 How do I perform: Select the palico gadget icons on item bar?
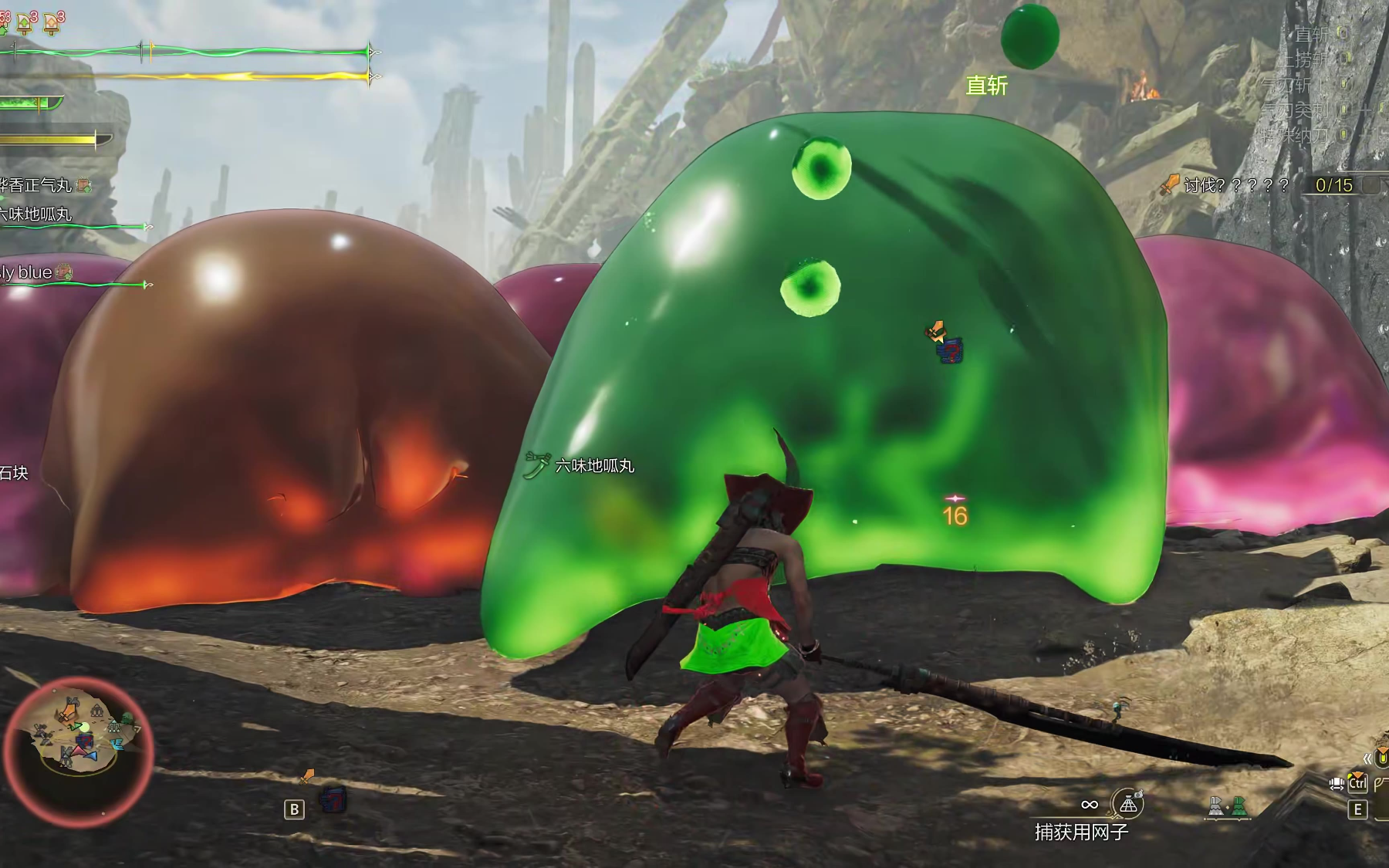(x=1228, y=806)
